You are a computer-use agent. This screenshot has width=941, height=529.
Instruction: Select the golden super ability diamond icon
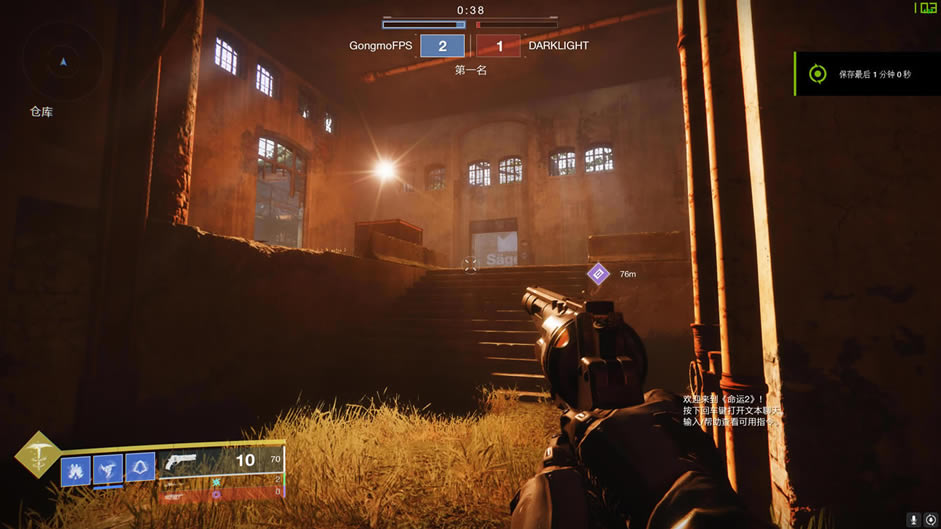click(36, 455)
